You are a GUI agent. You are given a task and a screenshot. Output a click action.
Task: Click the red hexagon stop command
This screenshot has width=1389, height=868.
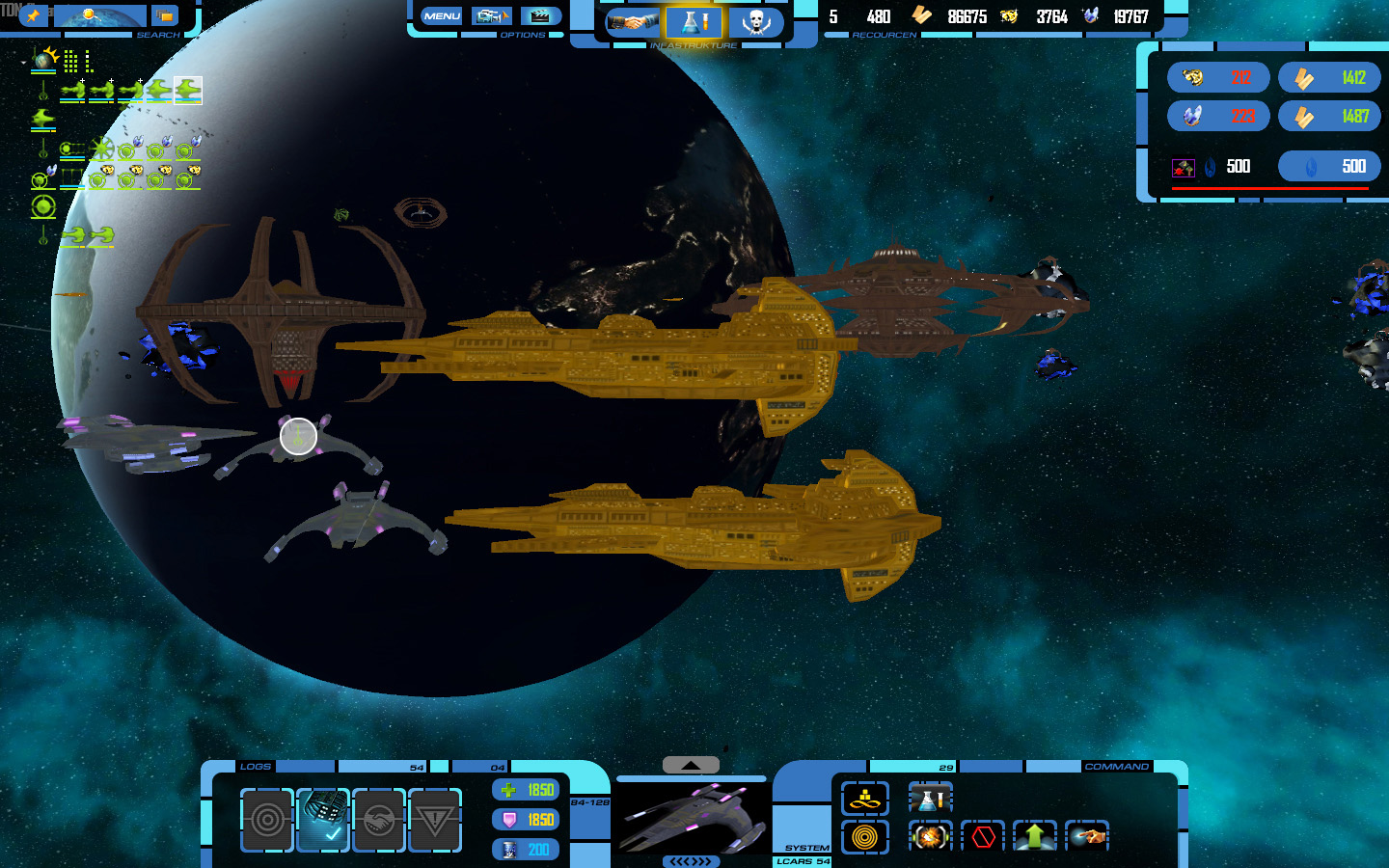tap(983, 836)
